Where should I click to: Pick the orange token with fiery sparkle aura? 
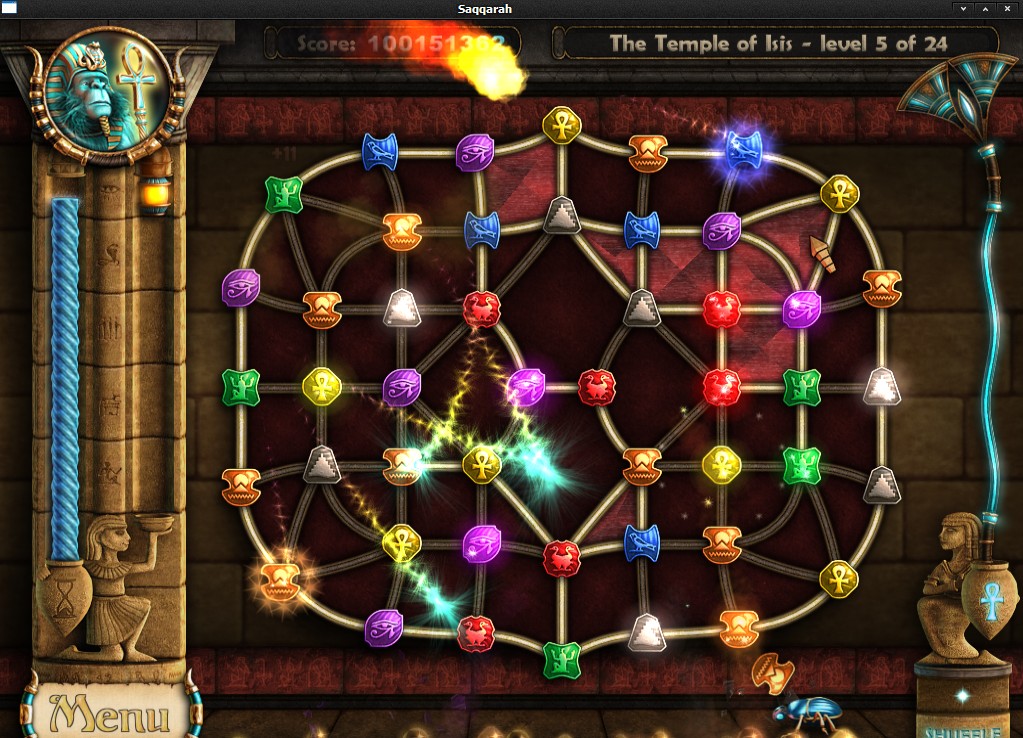279,578
